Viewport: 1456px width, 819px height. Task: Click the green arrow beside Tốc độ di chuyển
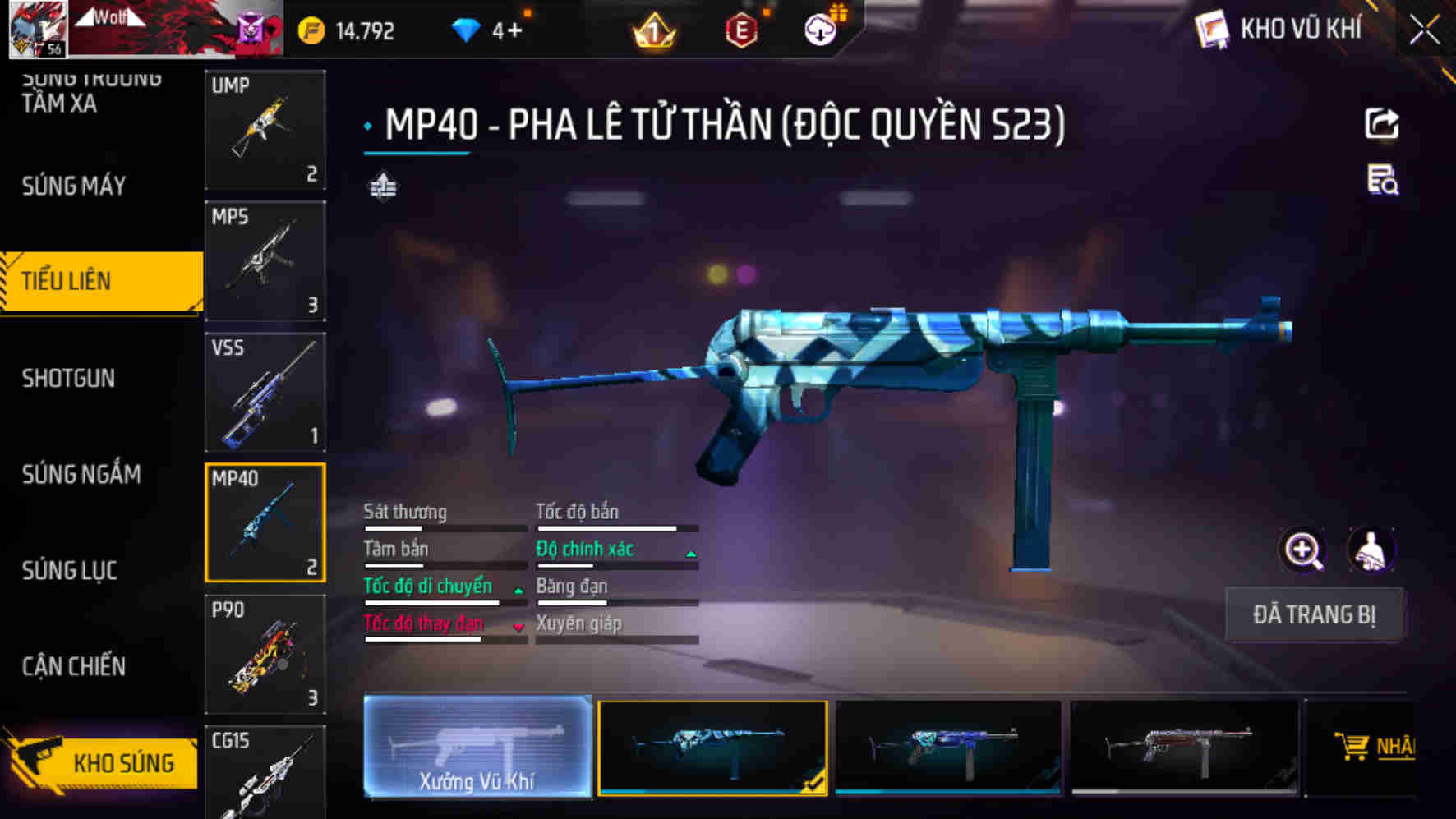518,589
